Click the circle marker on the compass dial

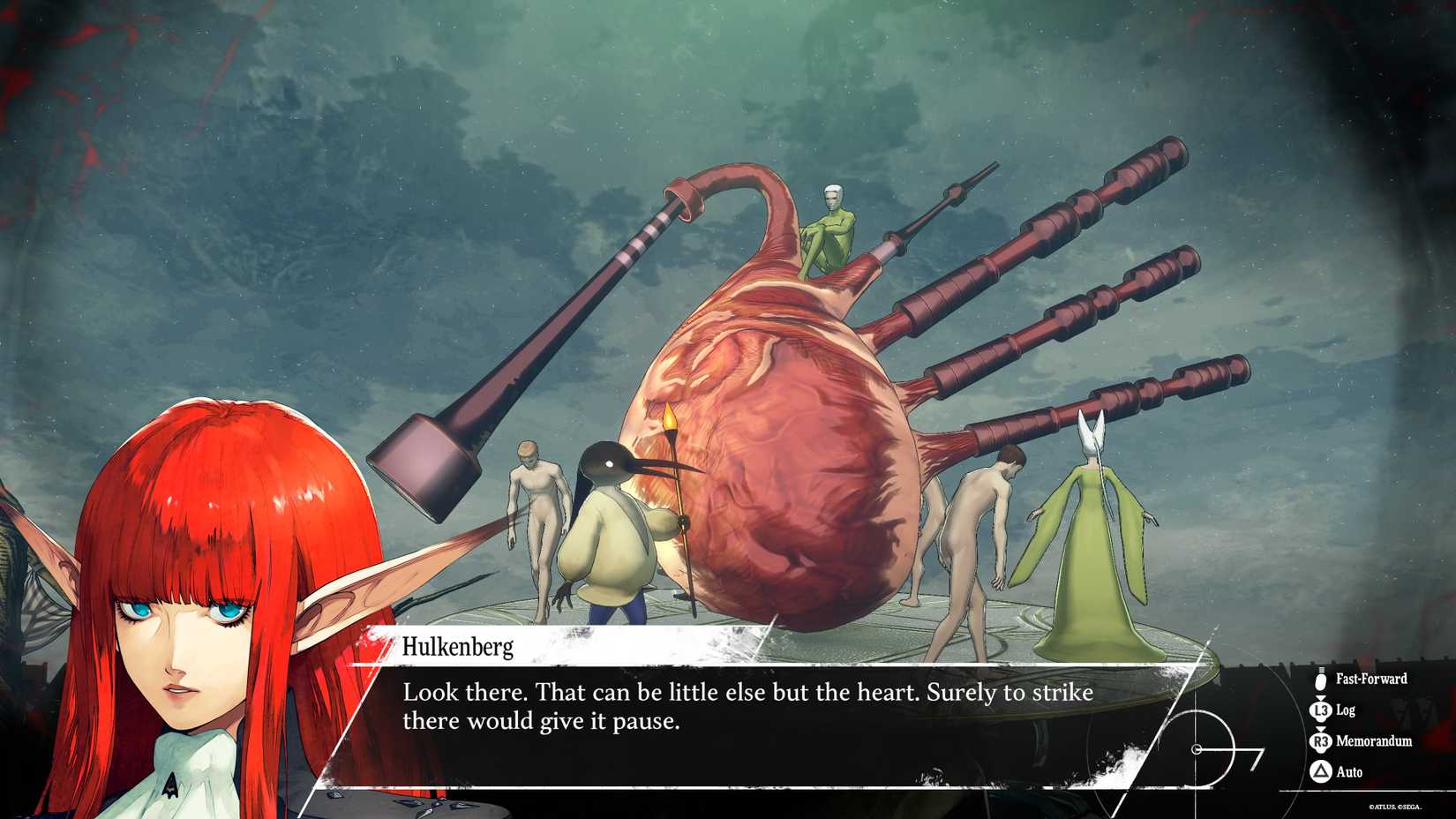1197,748
